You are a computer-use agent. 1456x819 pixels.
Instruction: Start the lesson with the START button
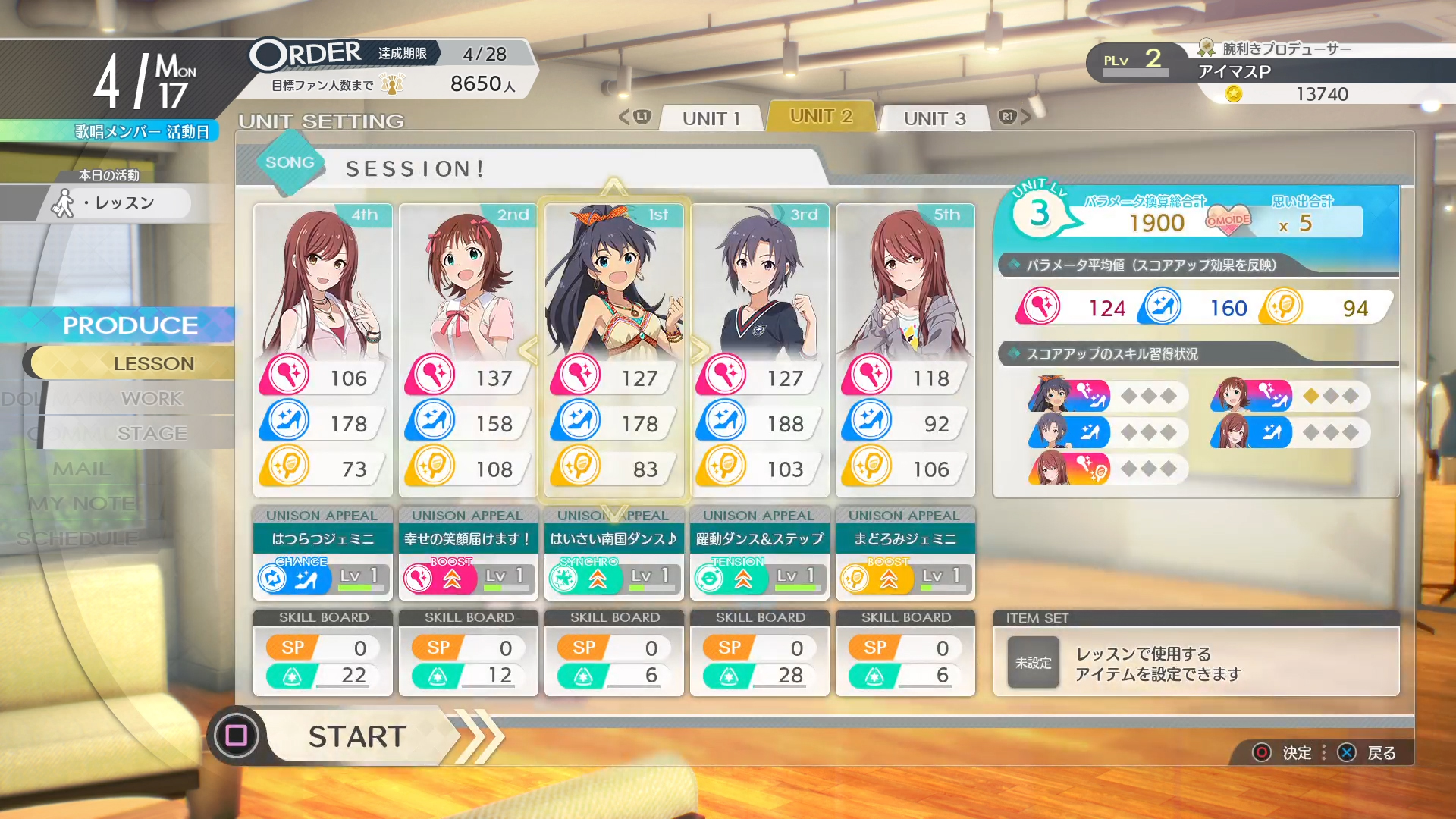(356, 736)
